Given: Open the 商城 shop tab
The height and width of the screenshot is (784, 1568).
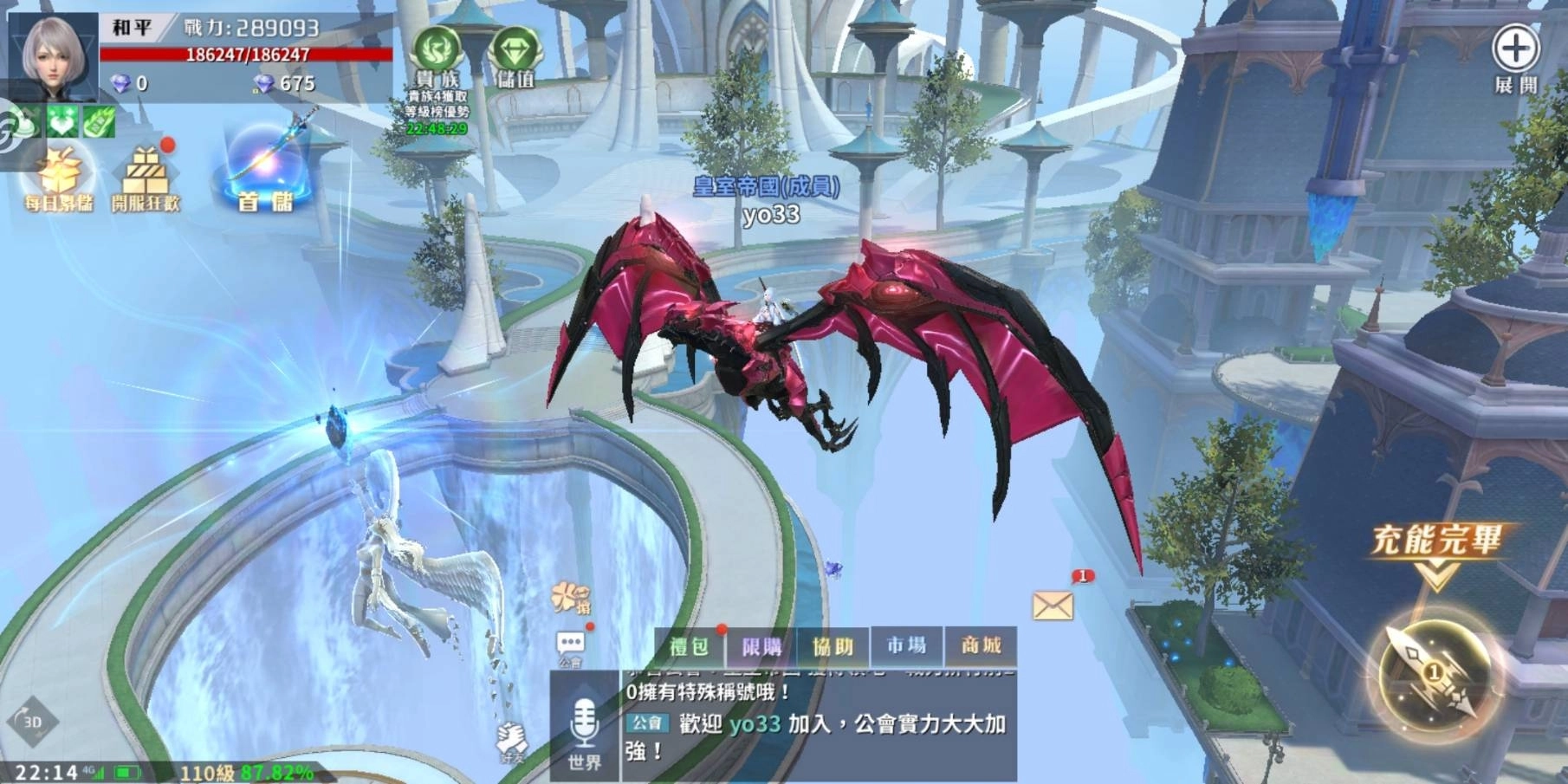Looking at the screenshot, I should coord(981,645).
